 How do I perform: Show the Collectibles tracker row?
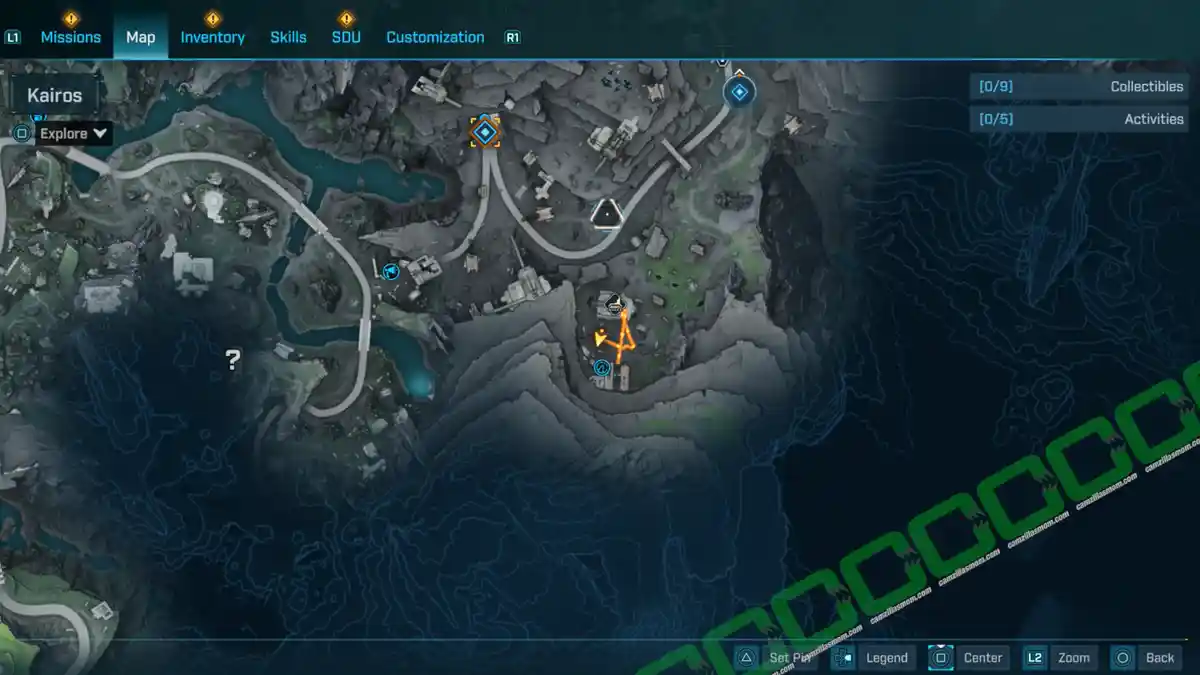click(x=1076, y=87)
